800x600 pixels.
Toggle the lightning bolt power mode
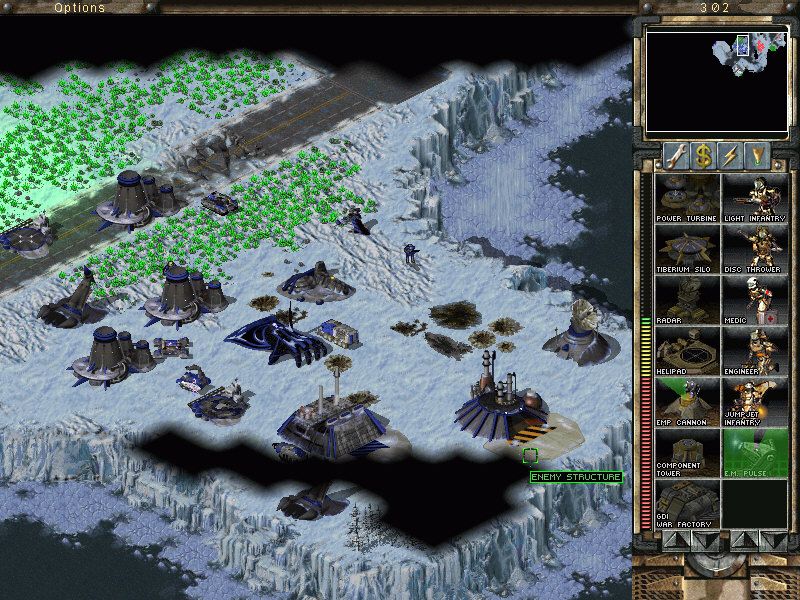click(730, 156)
